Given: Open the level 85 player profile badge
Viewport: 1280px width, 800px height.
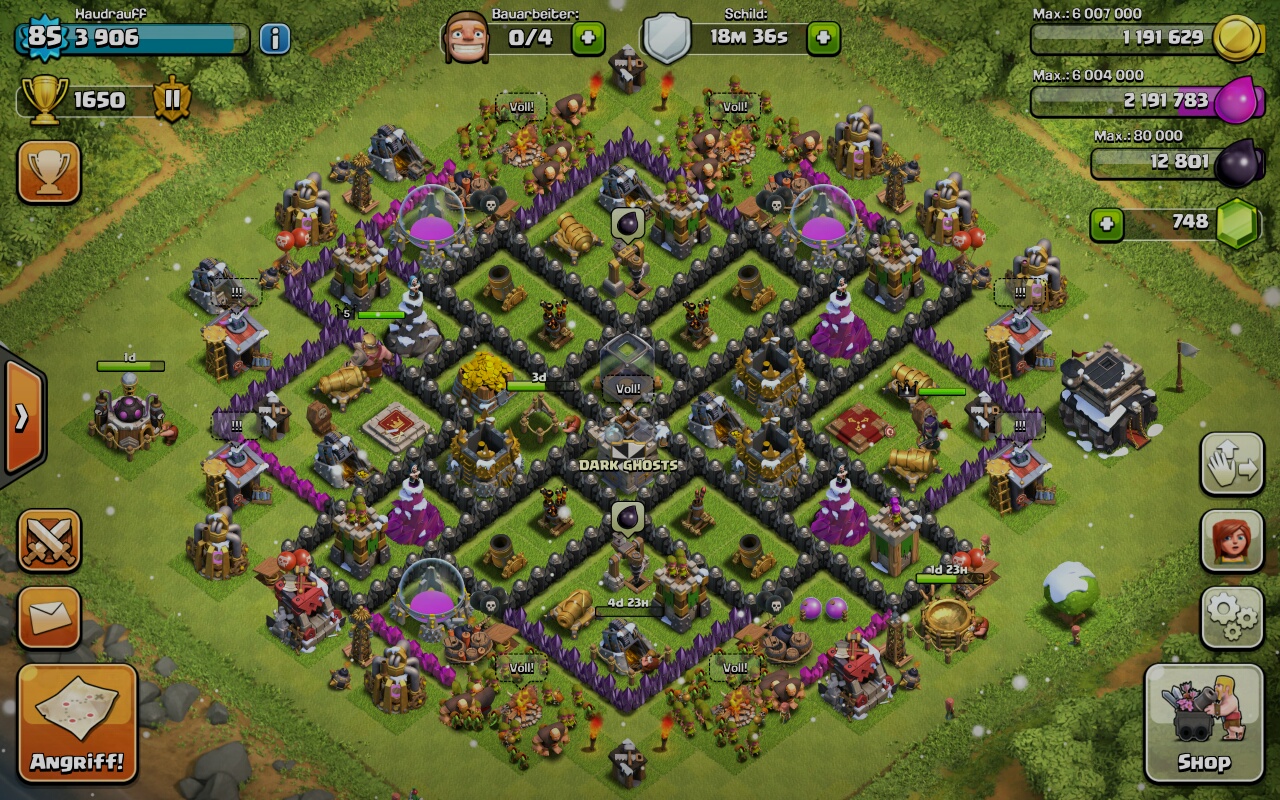Looking at the screenshot, I should pos(42,38).
